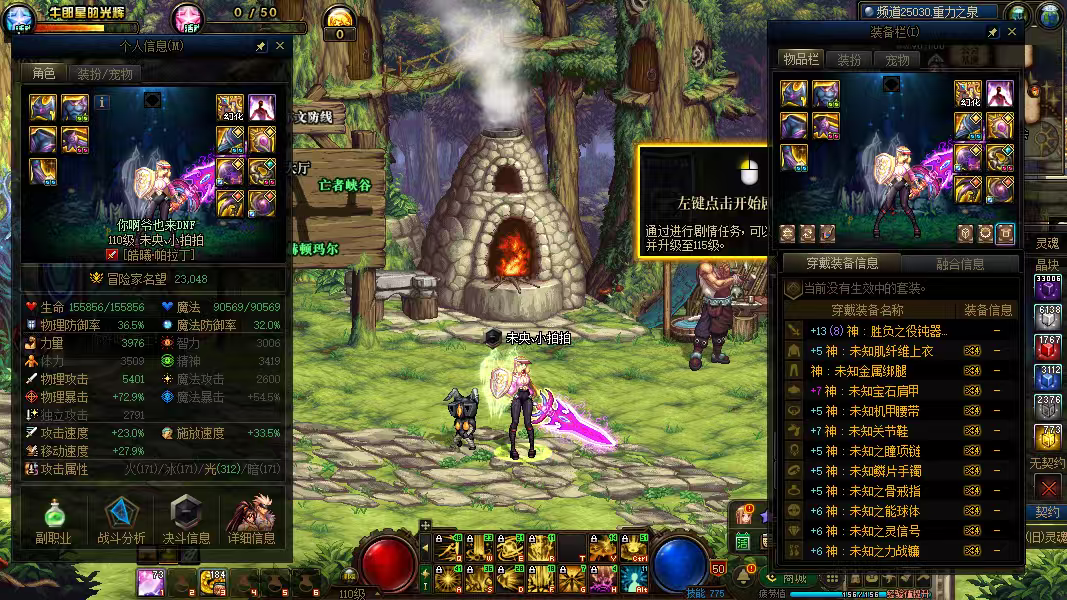The image size is (1067, 600).
Task: Close the 个人信息 character info window
Action: point(280,46)
